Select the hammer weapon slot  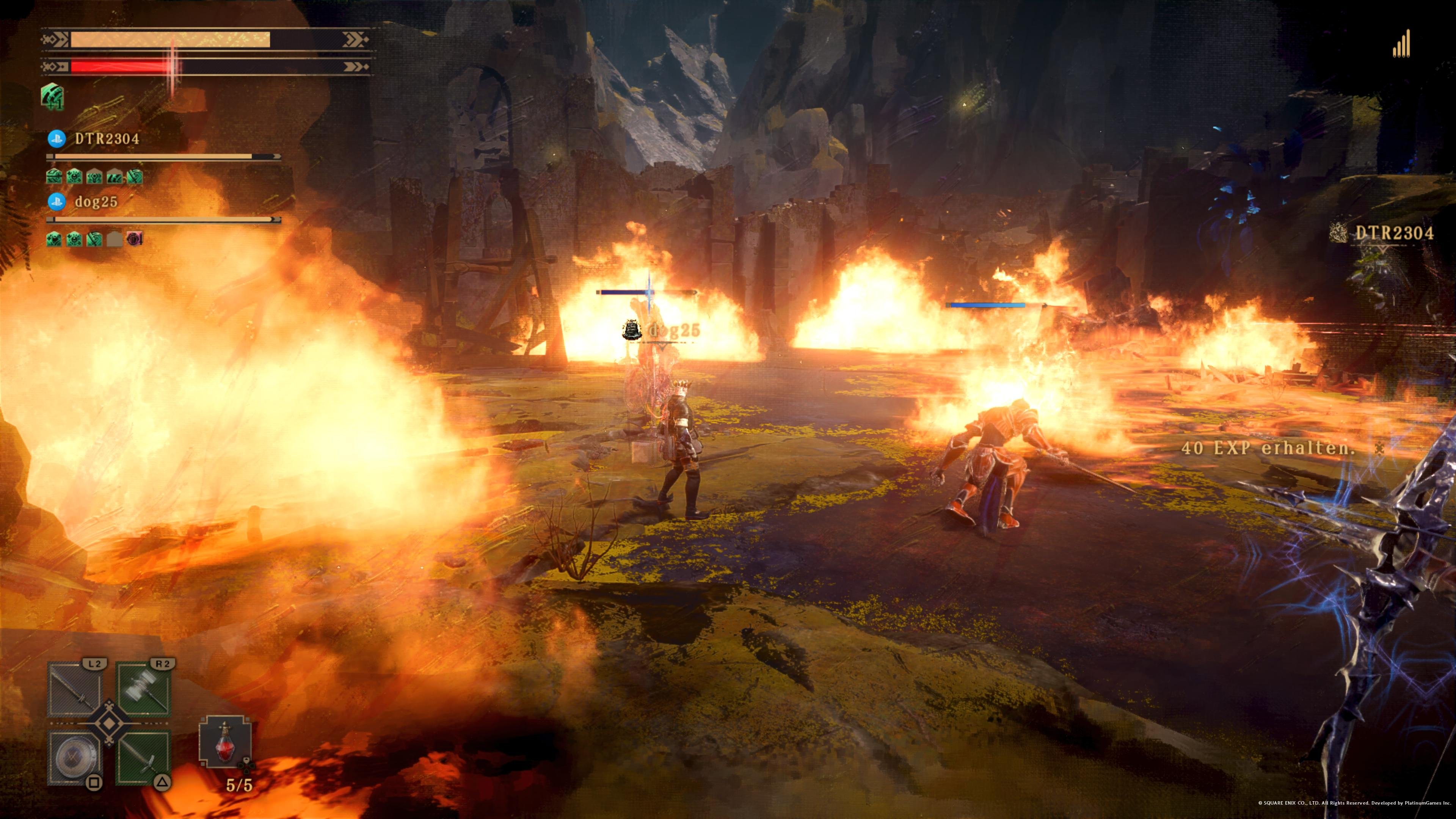click(x=144, y=690)
